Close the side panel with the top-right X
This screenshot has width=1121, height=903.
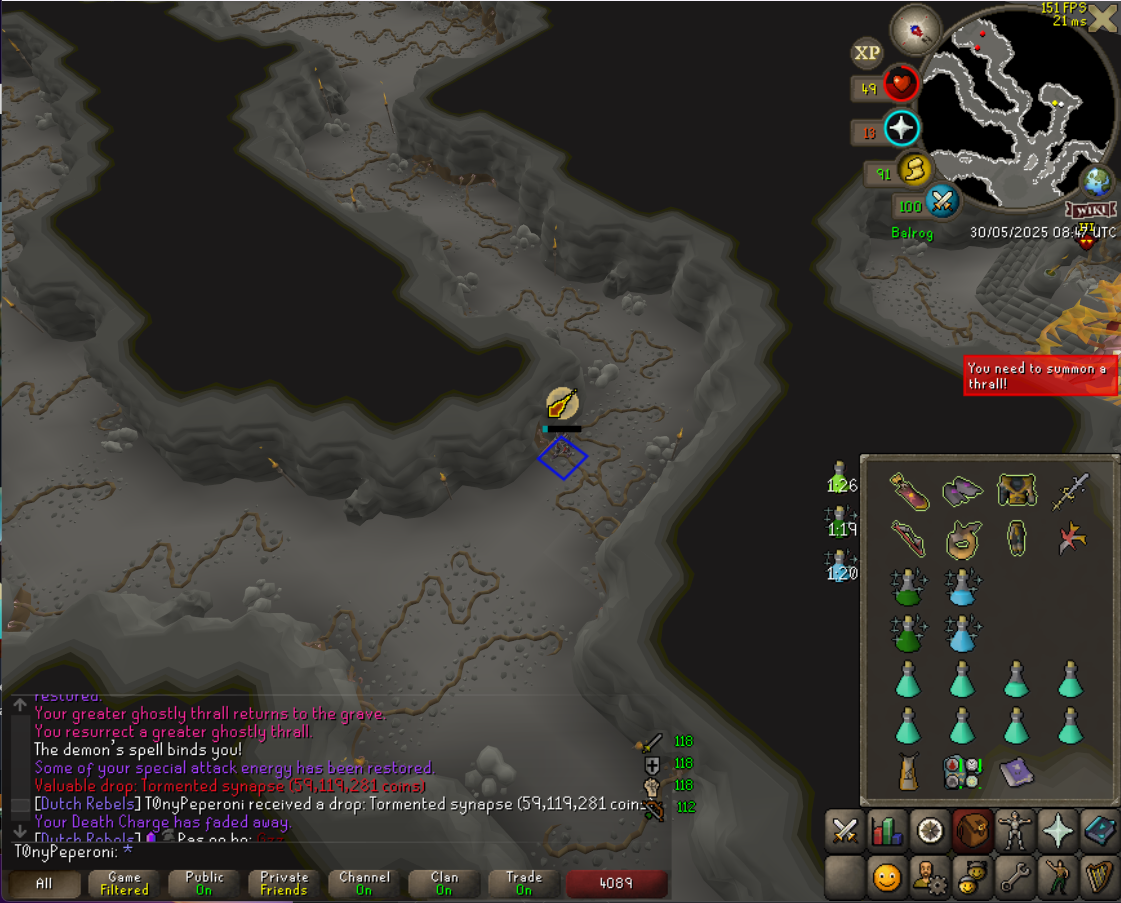(x=1103, y=19)
